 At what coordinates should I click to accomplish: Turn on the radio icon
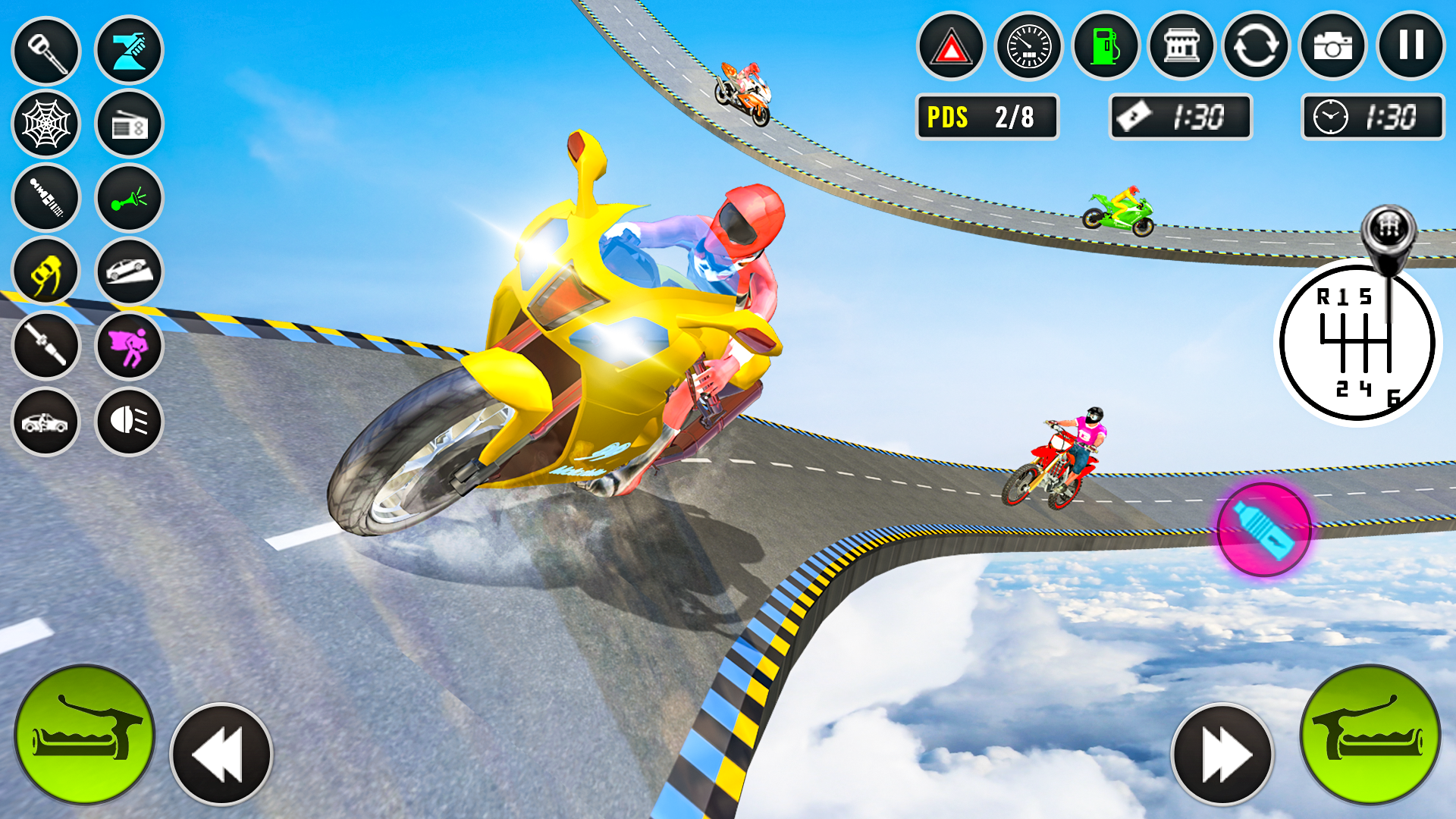click(129, 125)
